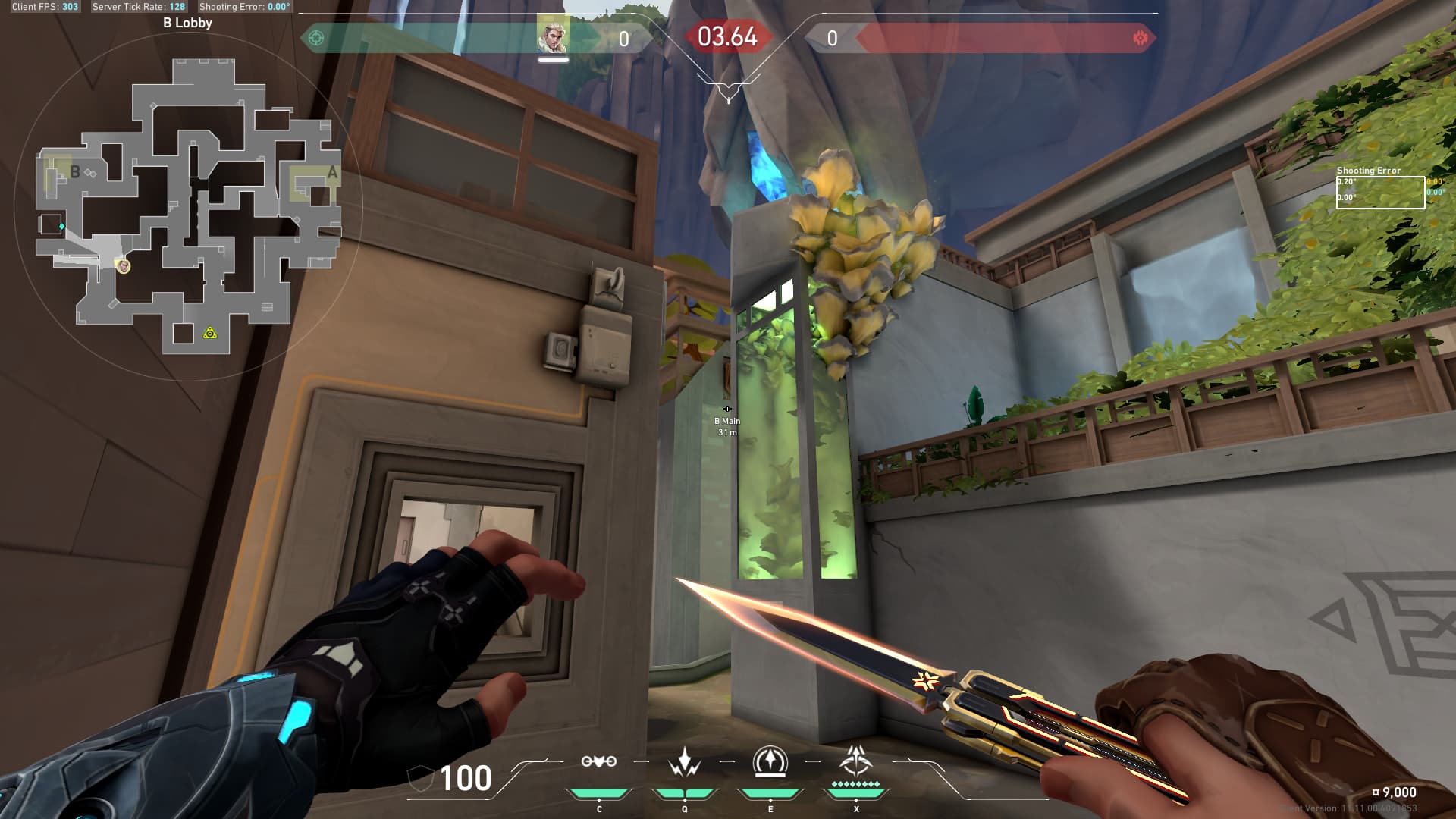
Task: Activate the Q ability icon
Action: coord(684,762)
